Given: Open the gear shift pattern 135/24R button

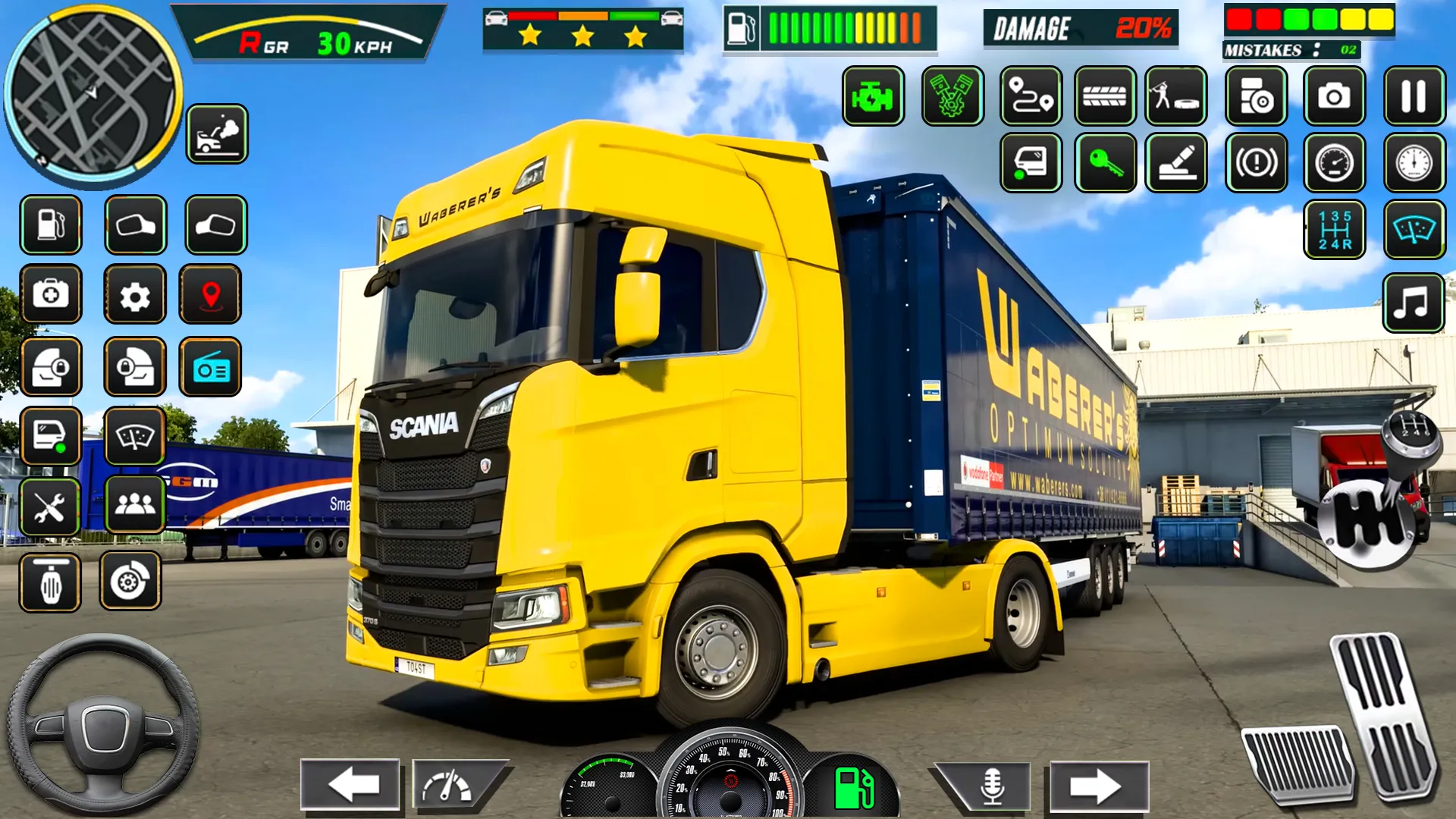Looking at the screenshot, I should tap(1335, 230).
